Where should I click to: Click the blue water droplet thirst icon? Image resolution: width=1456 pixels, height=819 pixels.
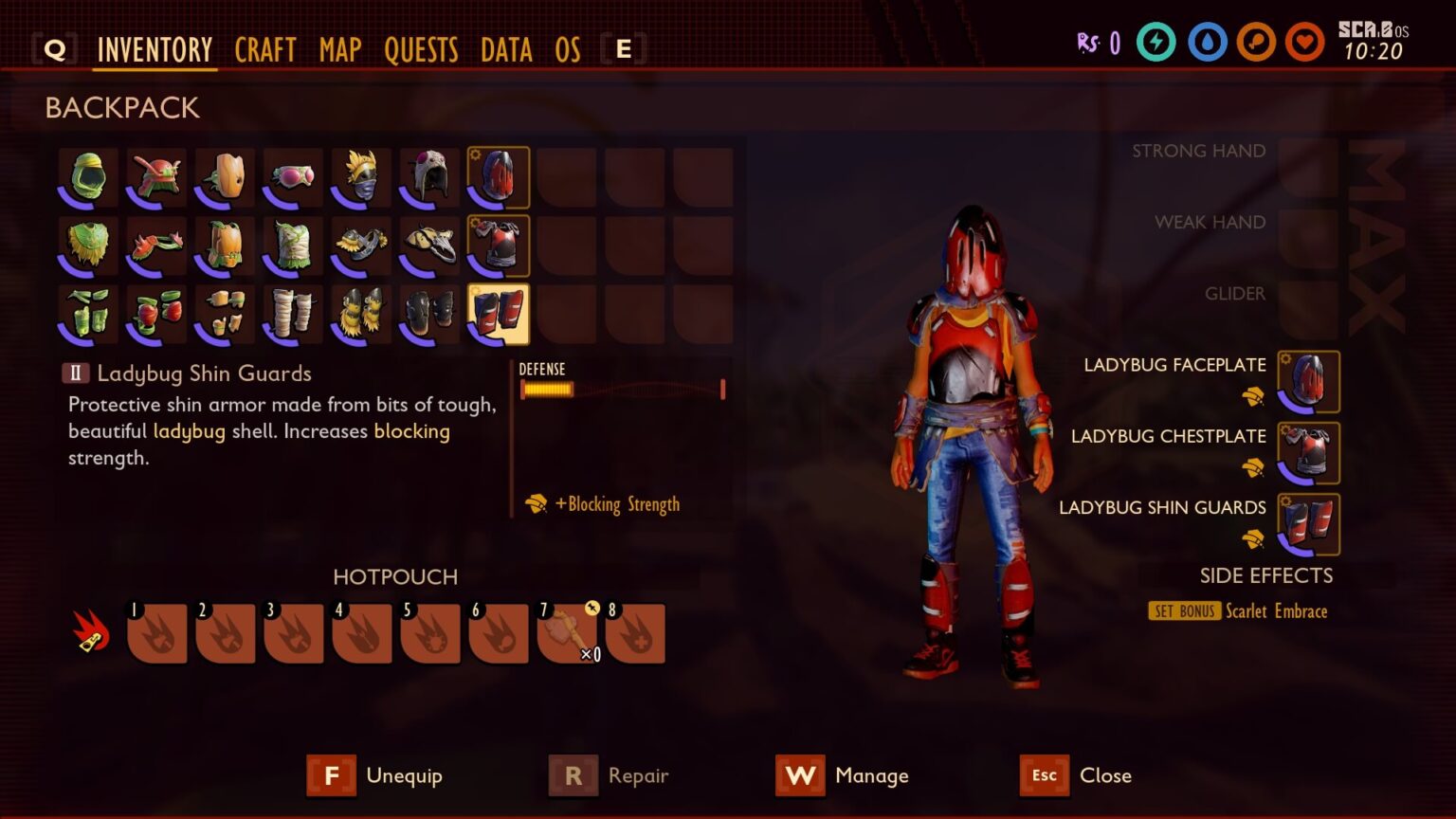click(x=1207, y=43)
